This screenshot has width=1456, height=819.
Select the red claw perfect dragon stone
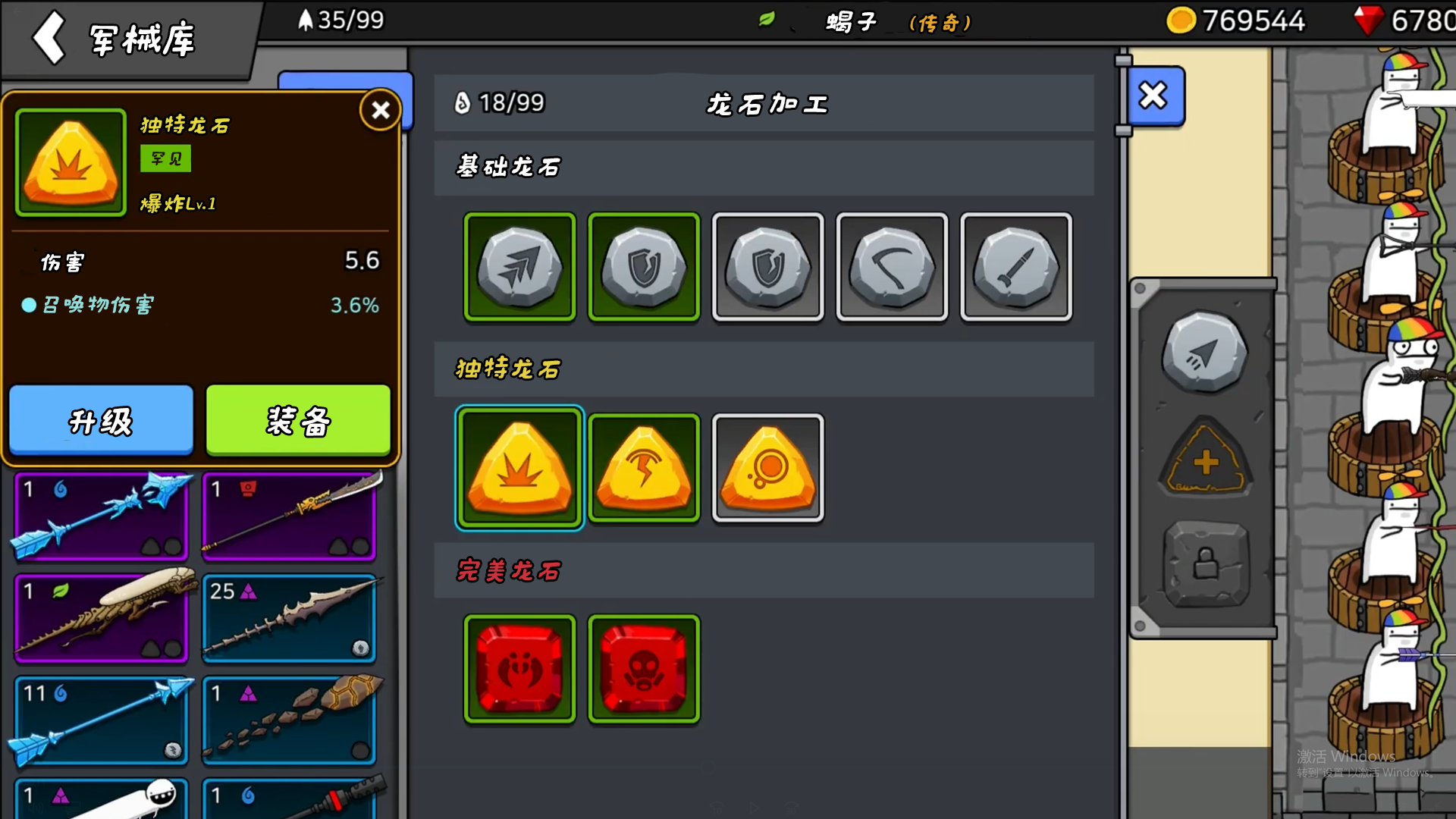pos(519,669)
